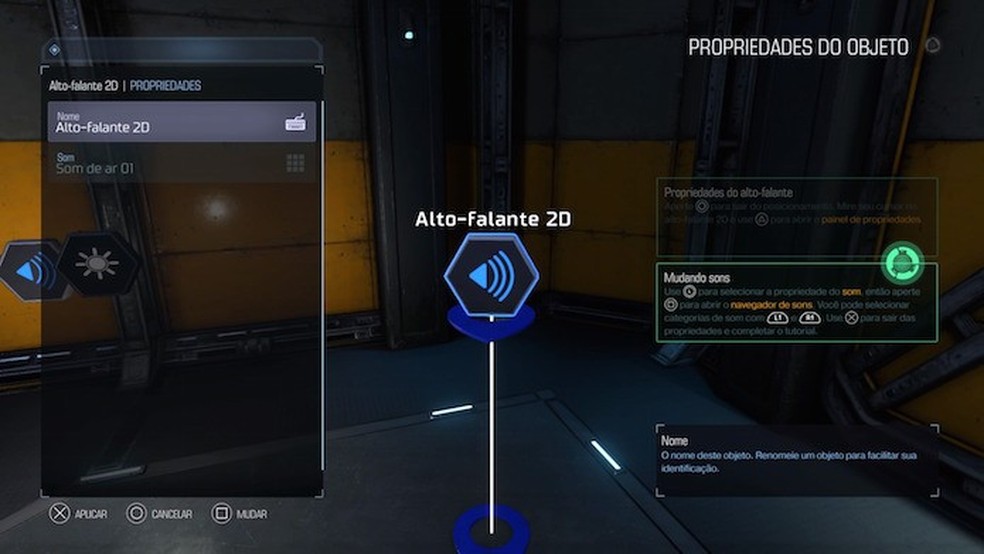Select the blue speaker hexagon in left panel
Viewport: 984px width, 554px height.
[x=30, y=268]
